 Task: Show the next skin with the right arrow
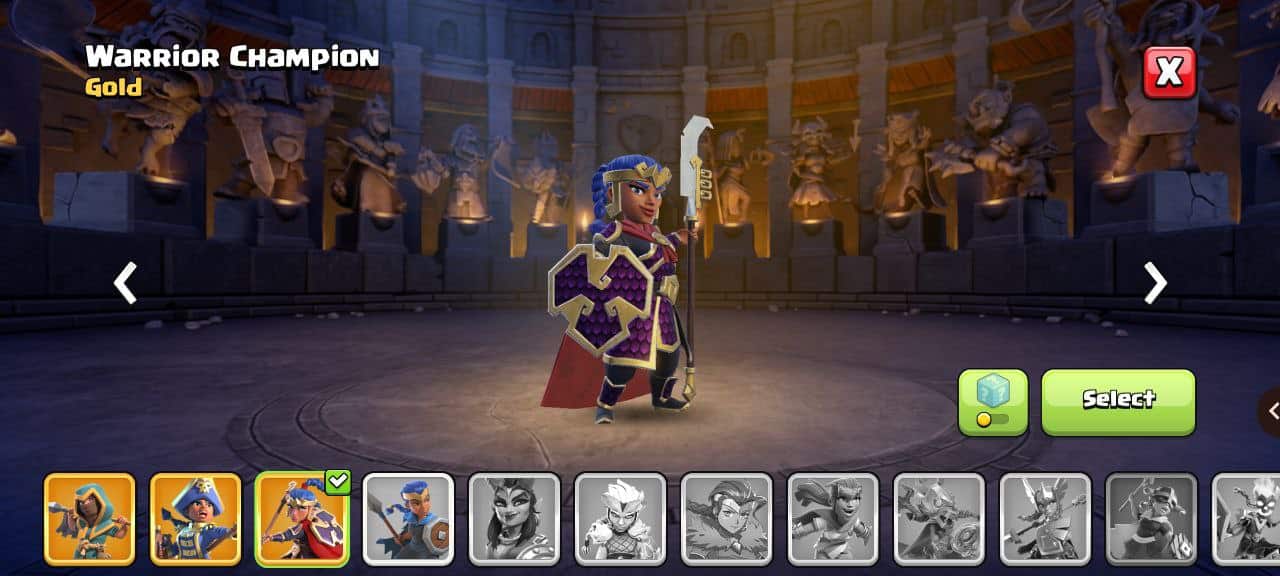(x=1155, y=283)
